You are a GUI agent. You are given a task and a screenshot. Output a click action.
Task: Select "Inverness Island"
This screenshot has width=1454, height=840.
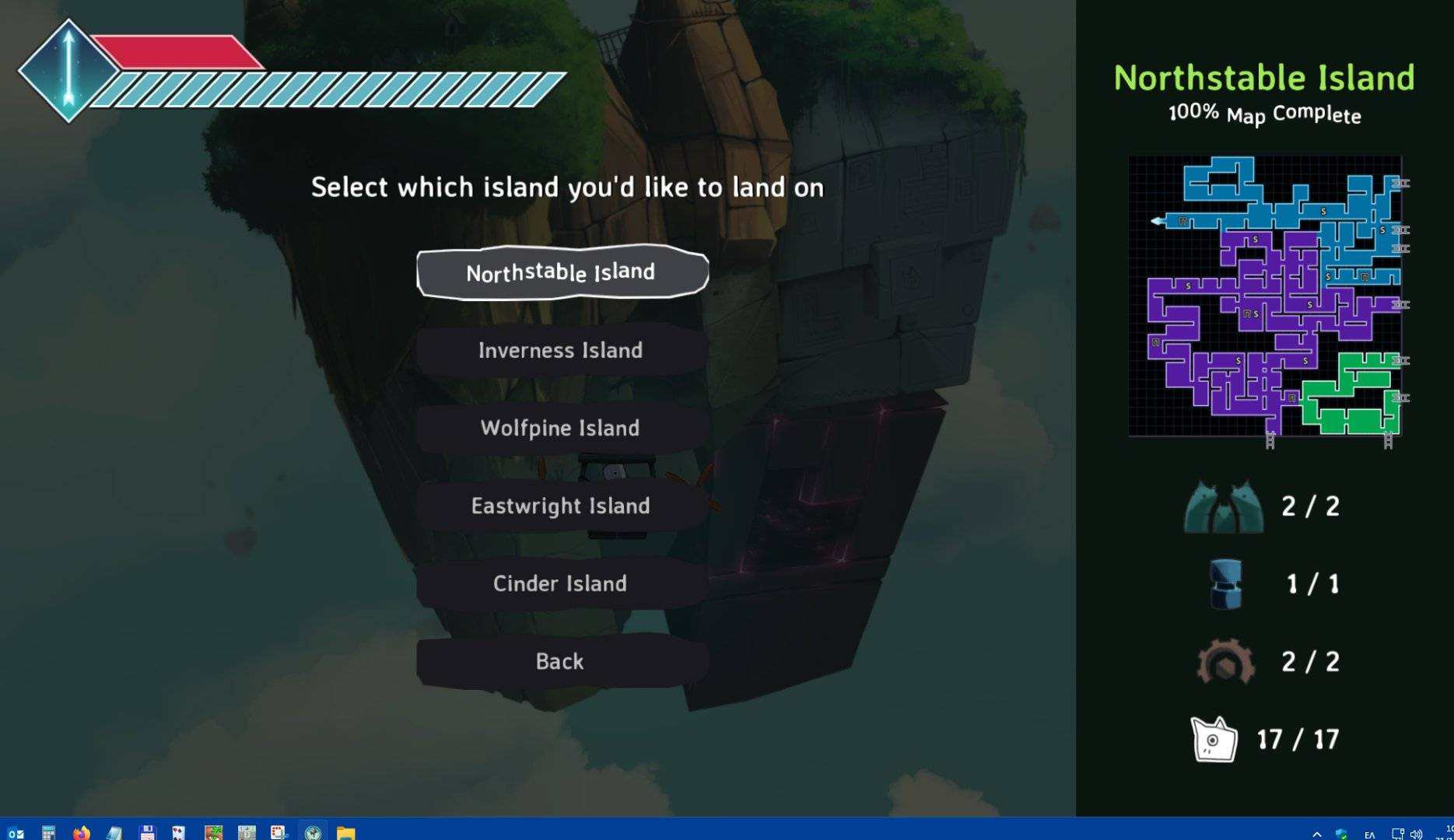tap(562, 350)
